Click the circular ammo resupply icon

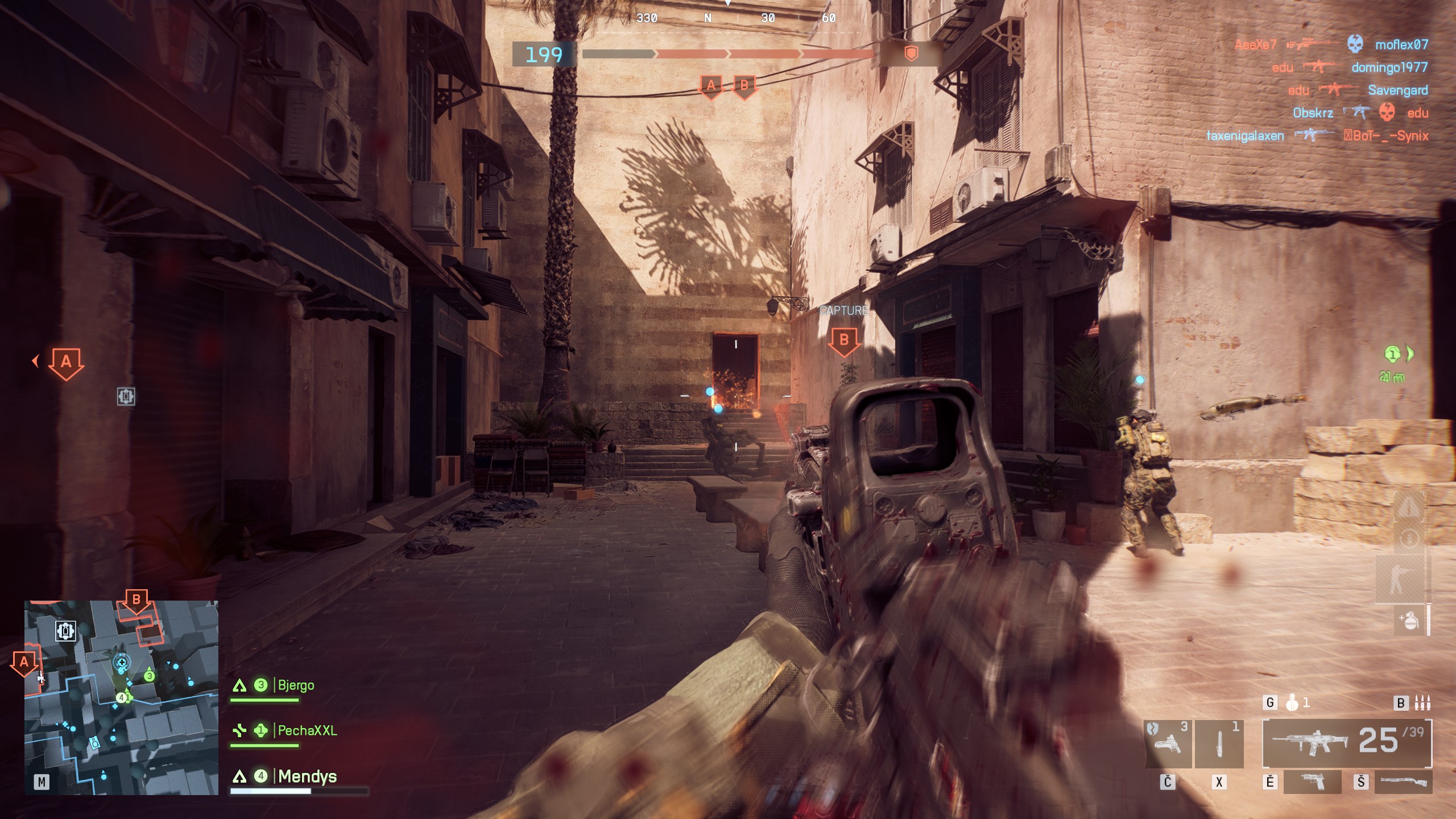click(1409, 538)
